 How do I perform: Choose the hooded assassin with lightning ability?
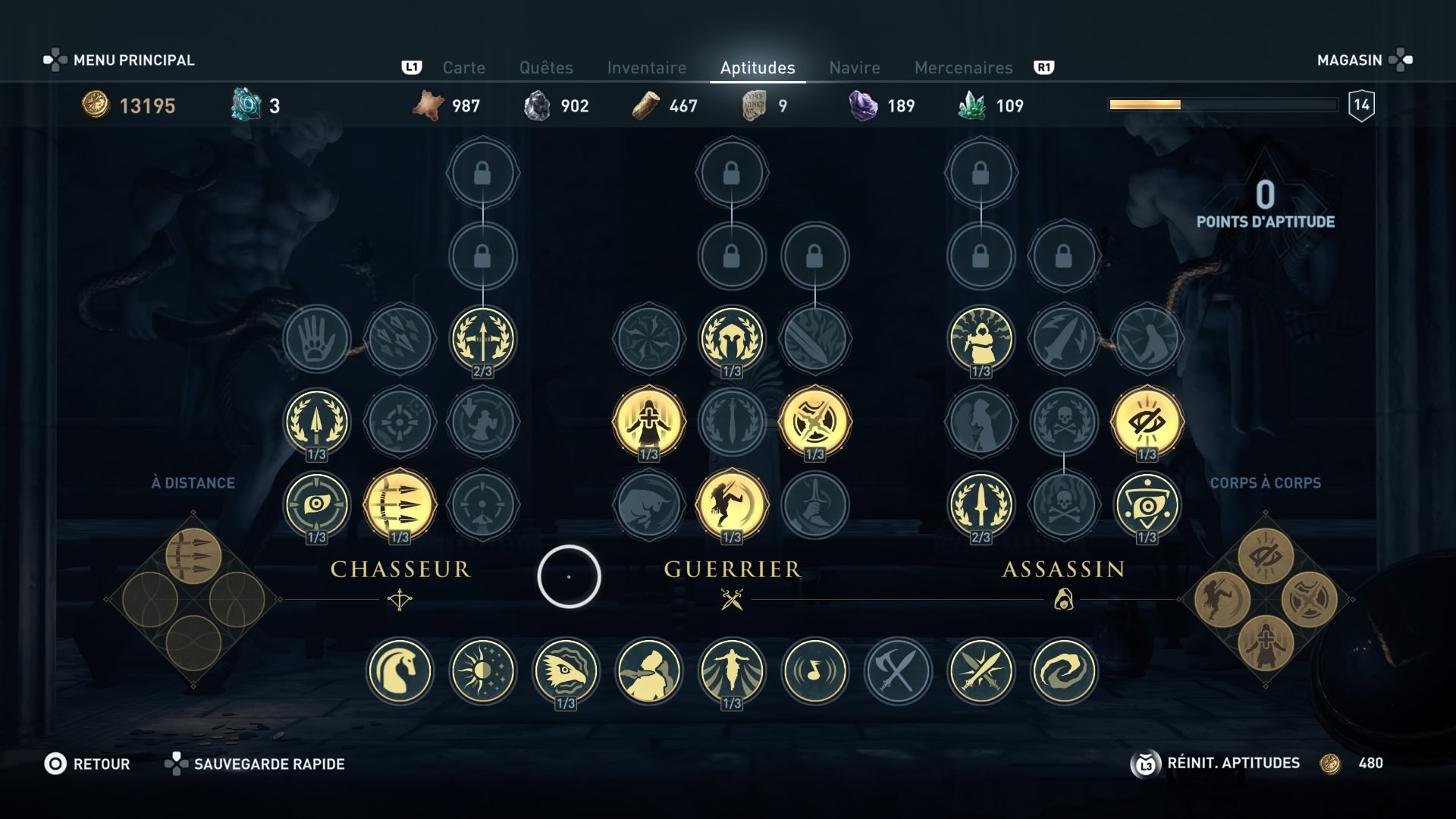981,338
